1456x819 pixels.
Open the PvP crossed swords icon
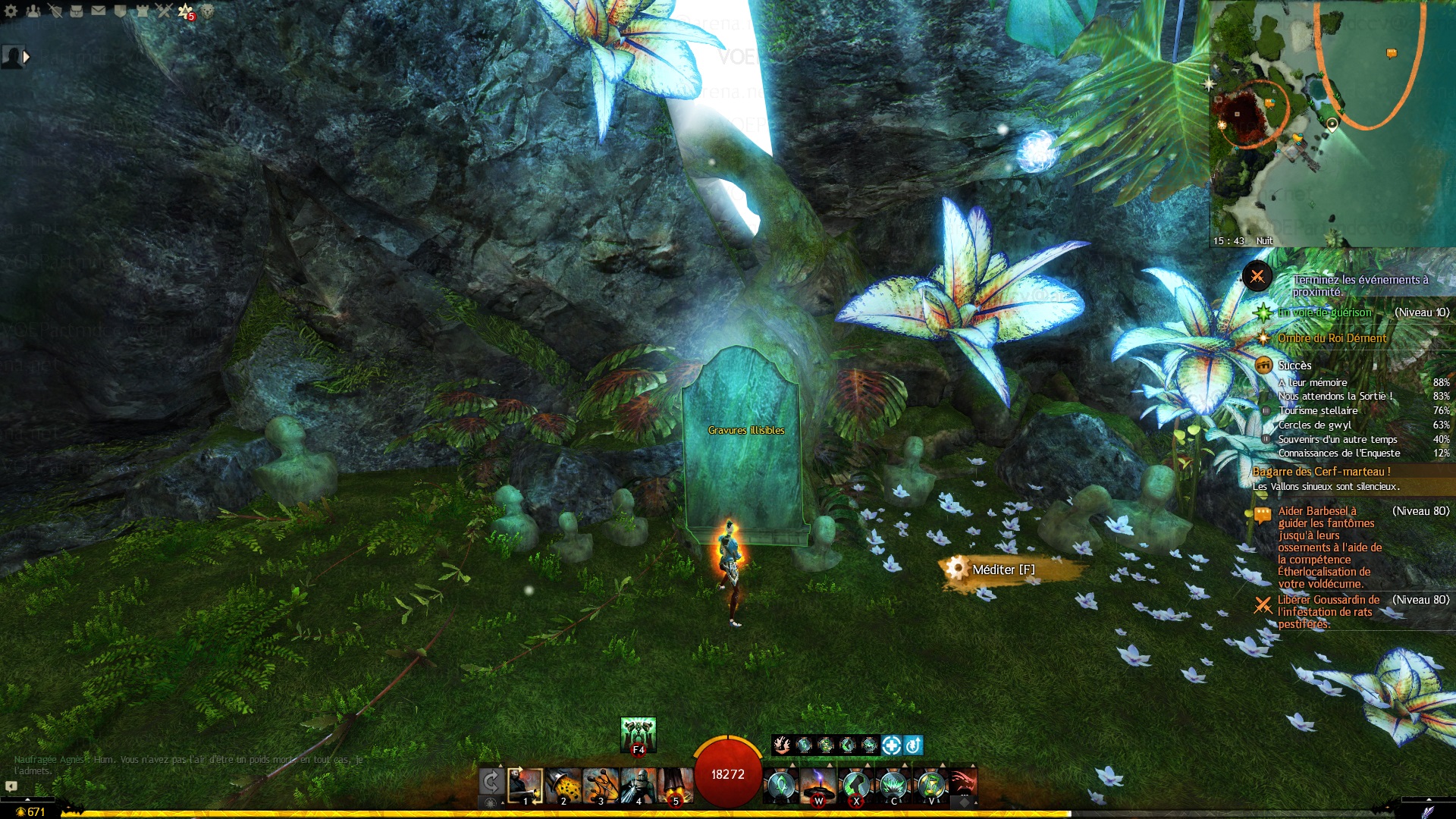(164, 11)
